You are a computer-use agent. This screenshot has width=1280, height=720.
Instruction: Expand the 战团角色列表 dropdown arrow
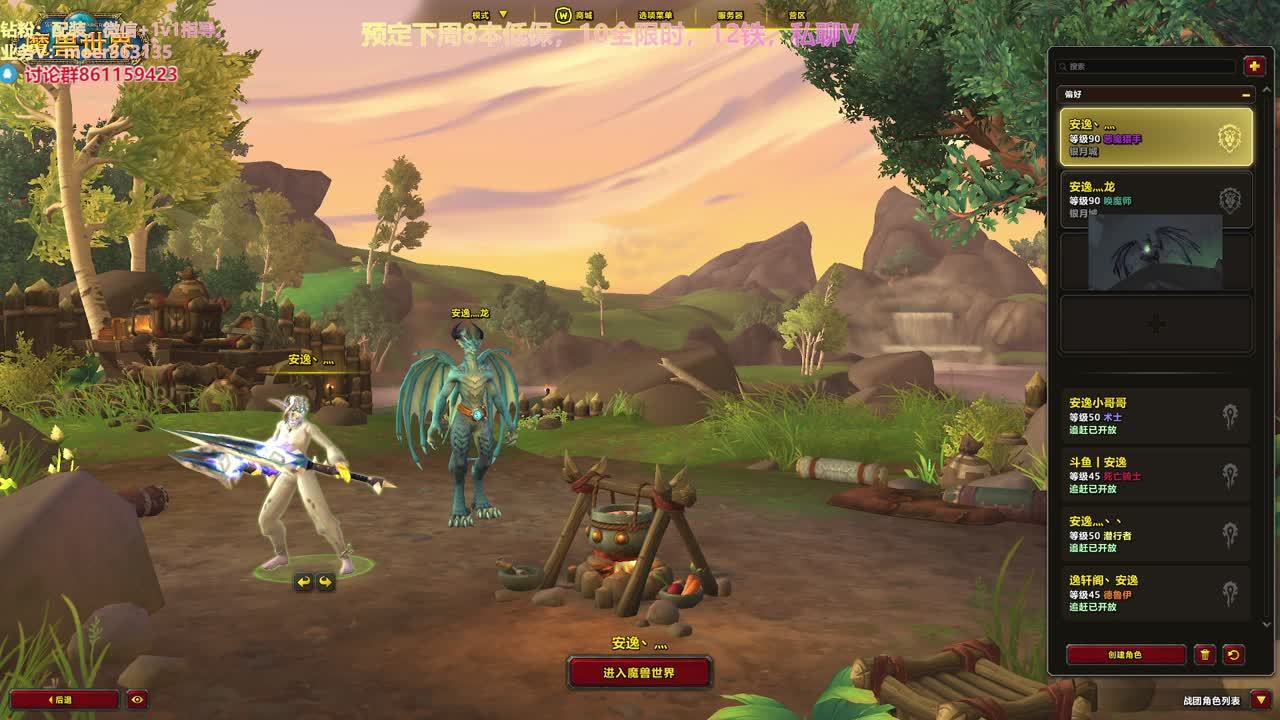click(x=1261, y=700)
